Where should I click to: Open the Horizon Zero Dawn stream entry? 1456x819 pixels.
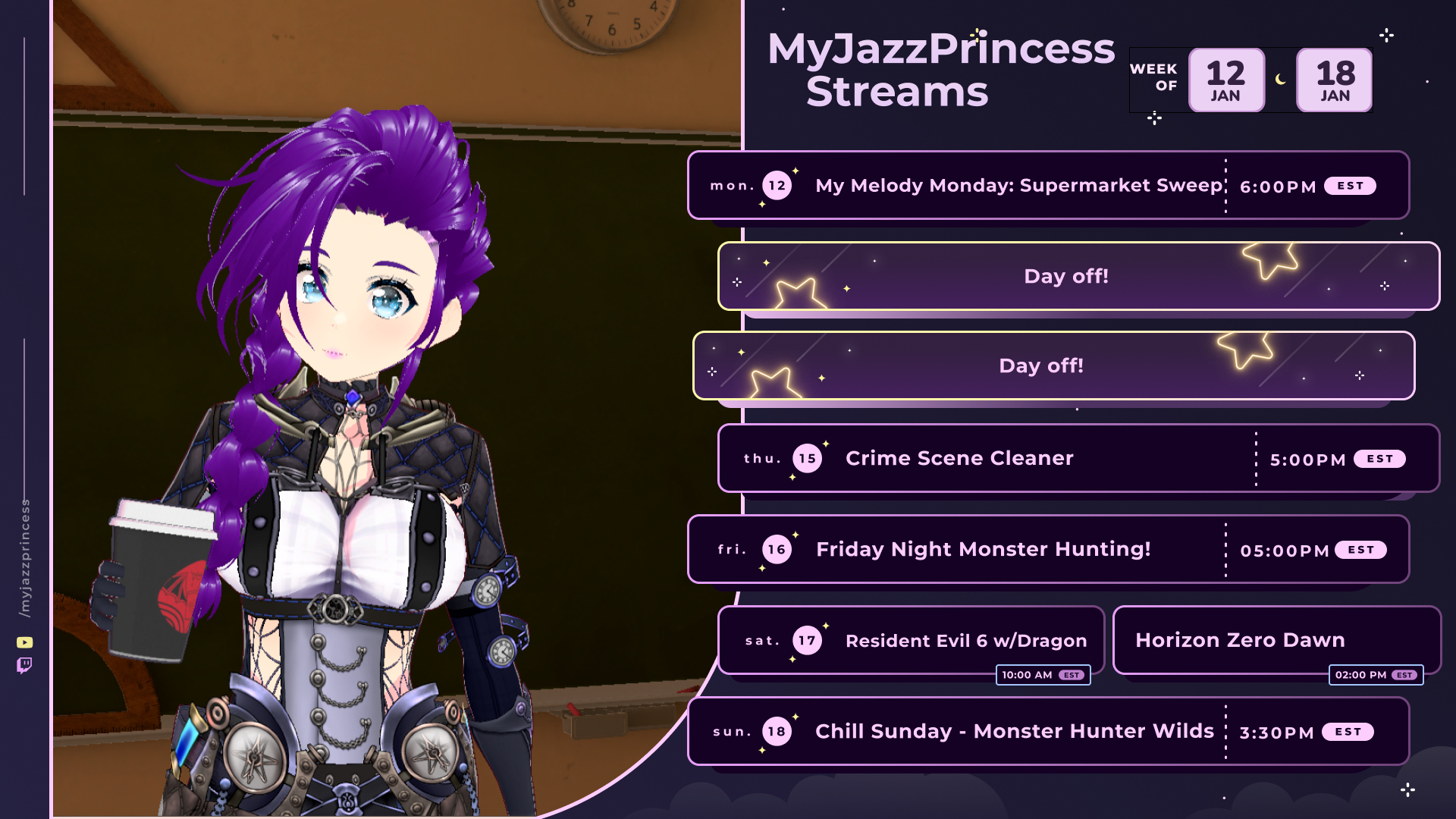coord(1240,641)
